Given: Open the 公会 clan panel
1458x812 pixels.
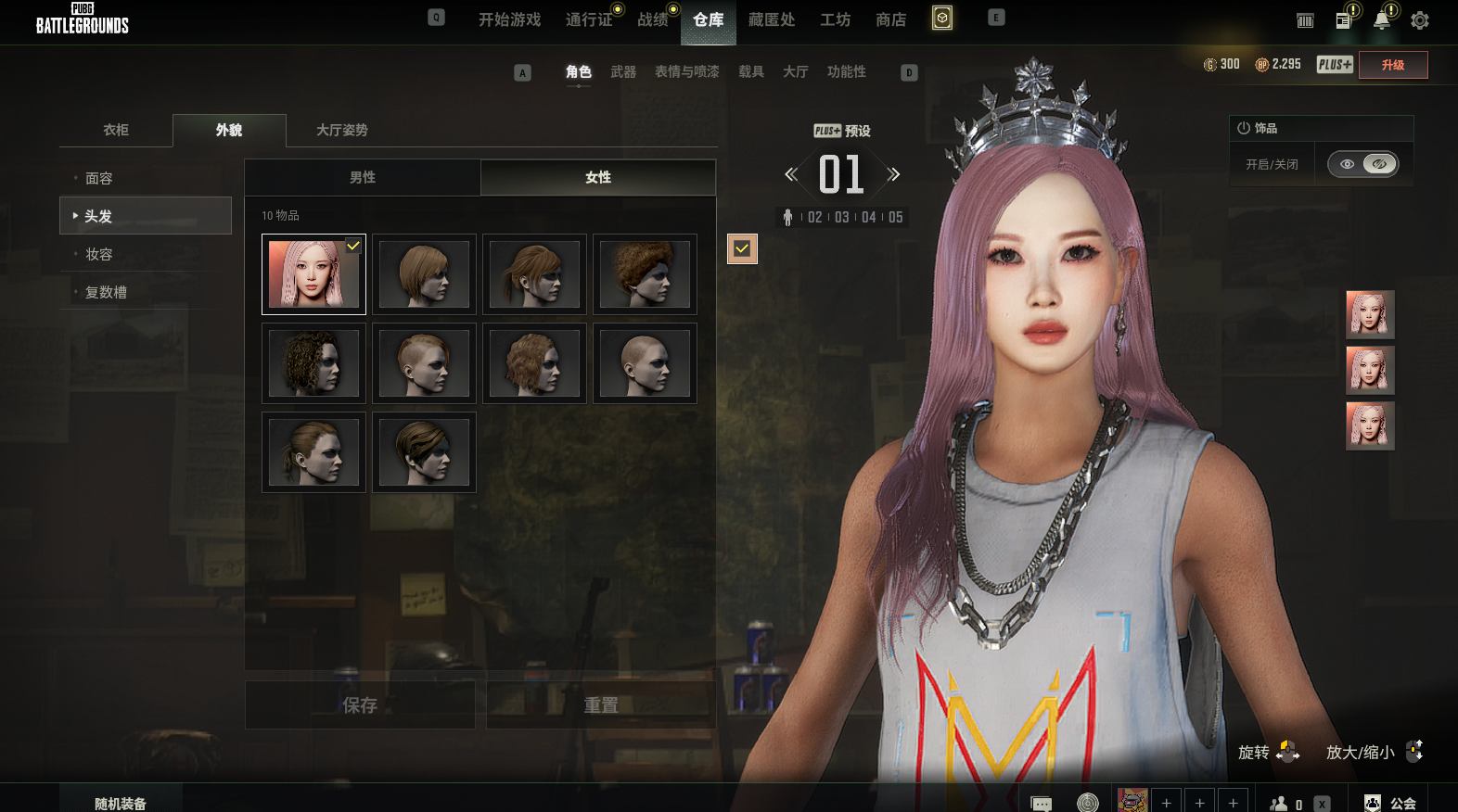Looking at the screenshot, I should tap(1392, 803).
